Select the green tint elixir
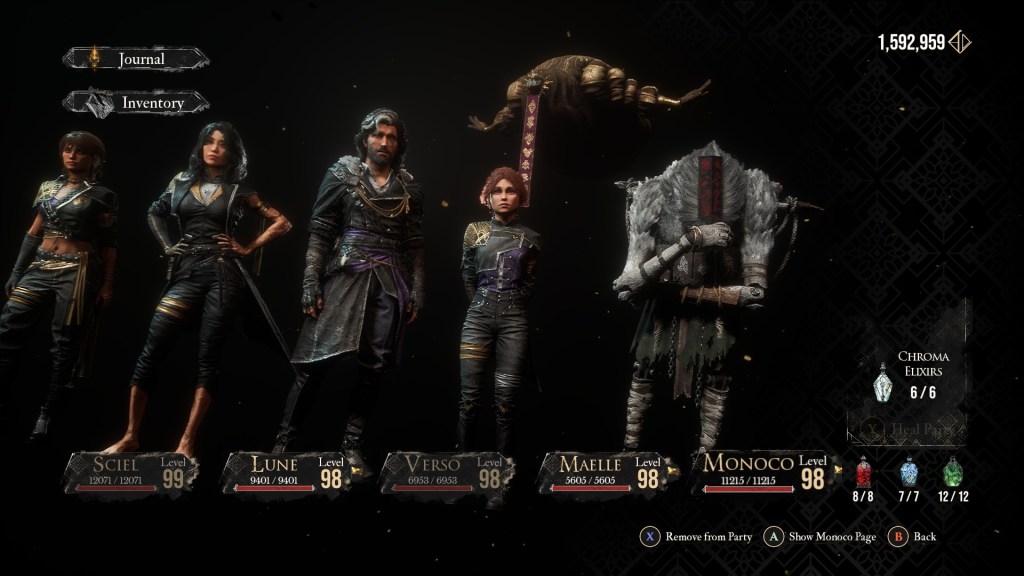Screen dimensions: 1024x576 point(953,472)
